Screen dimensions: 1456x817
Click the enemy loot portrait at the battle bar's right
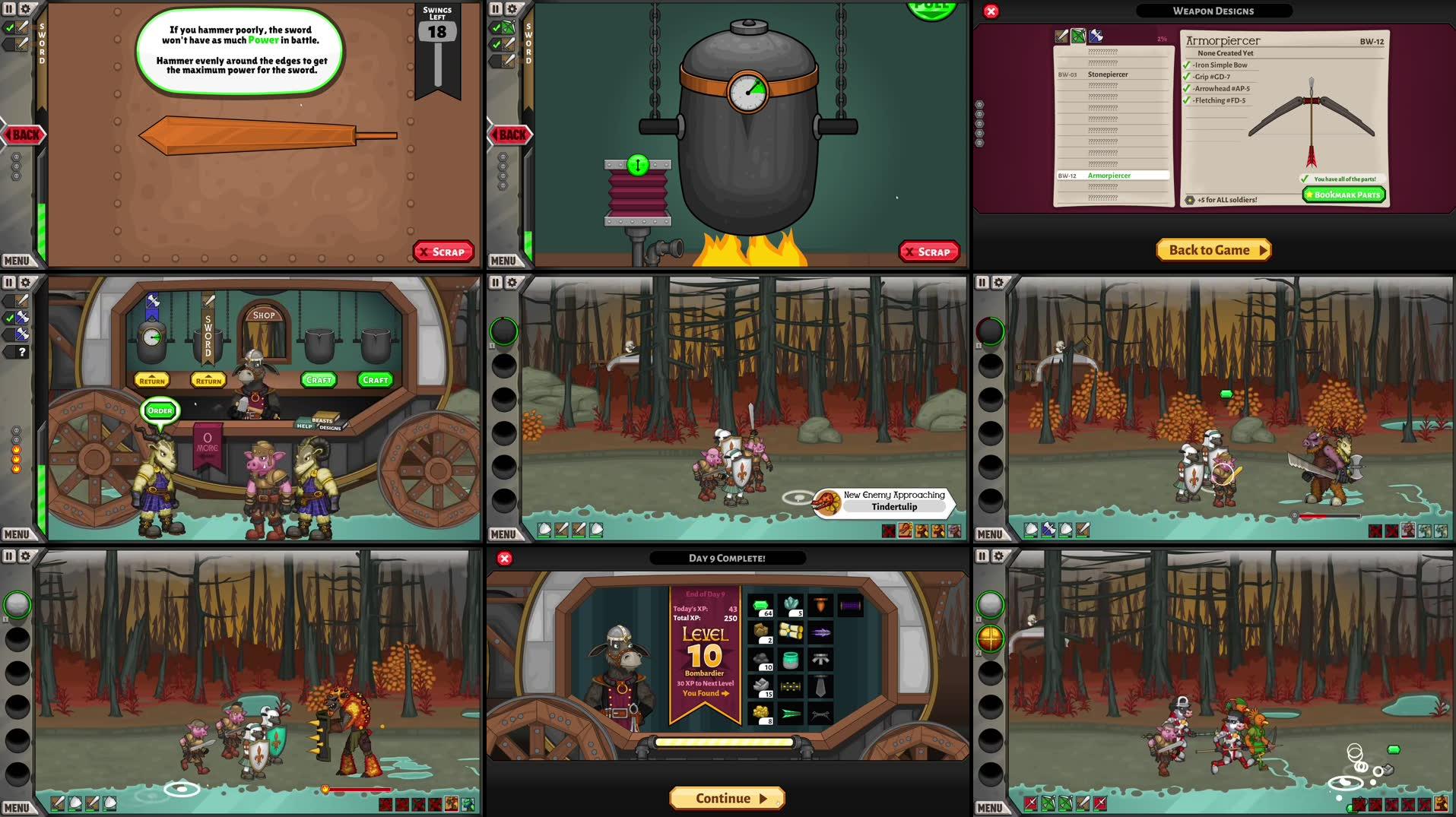coord(954,531)
